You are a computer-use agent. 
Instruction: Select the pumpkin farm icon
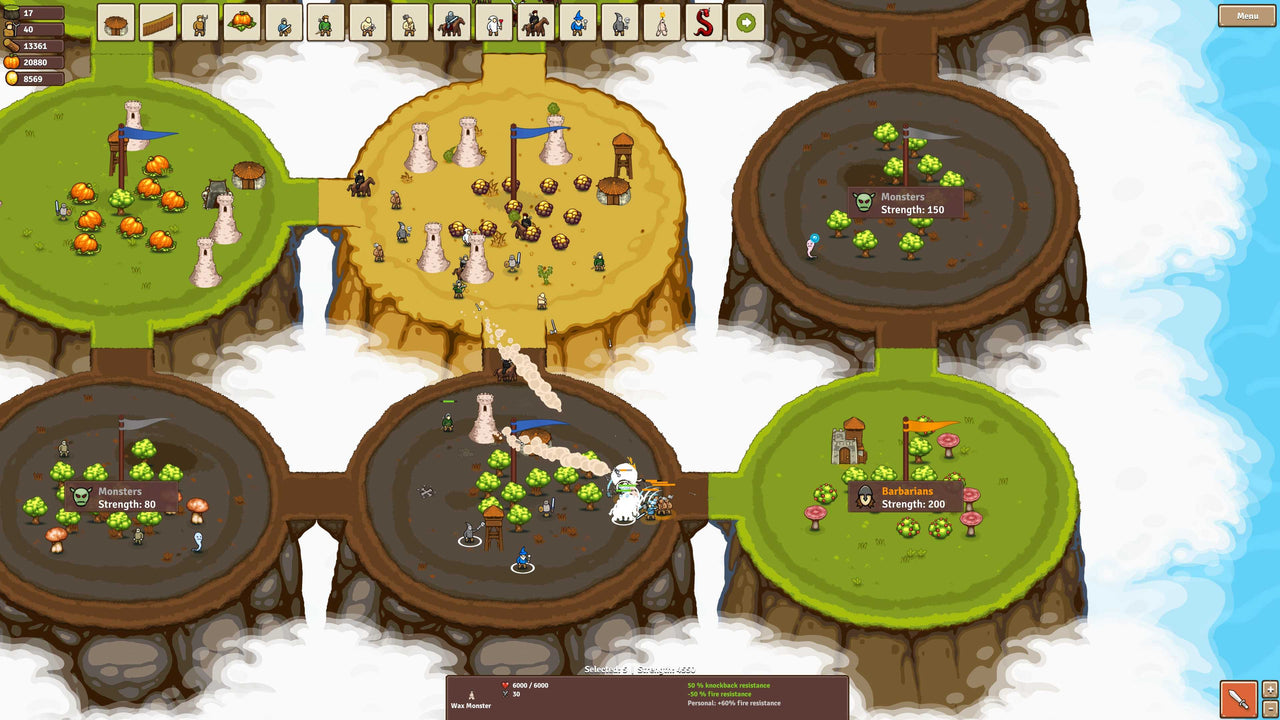241,22
